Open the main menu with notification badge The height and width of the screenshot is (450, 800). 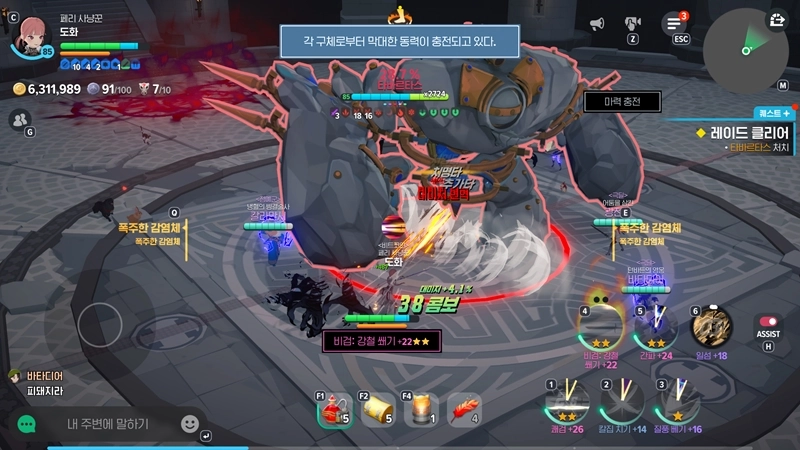[674, 23]
